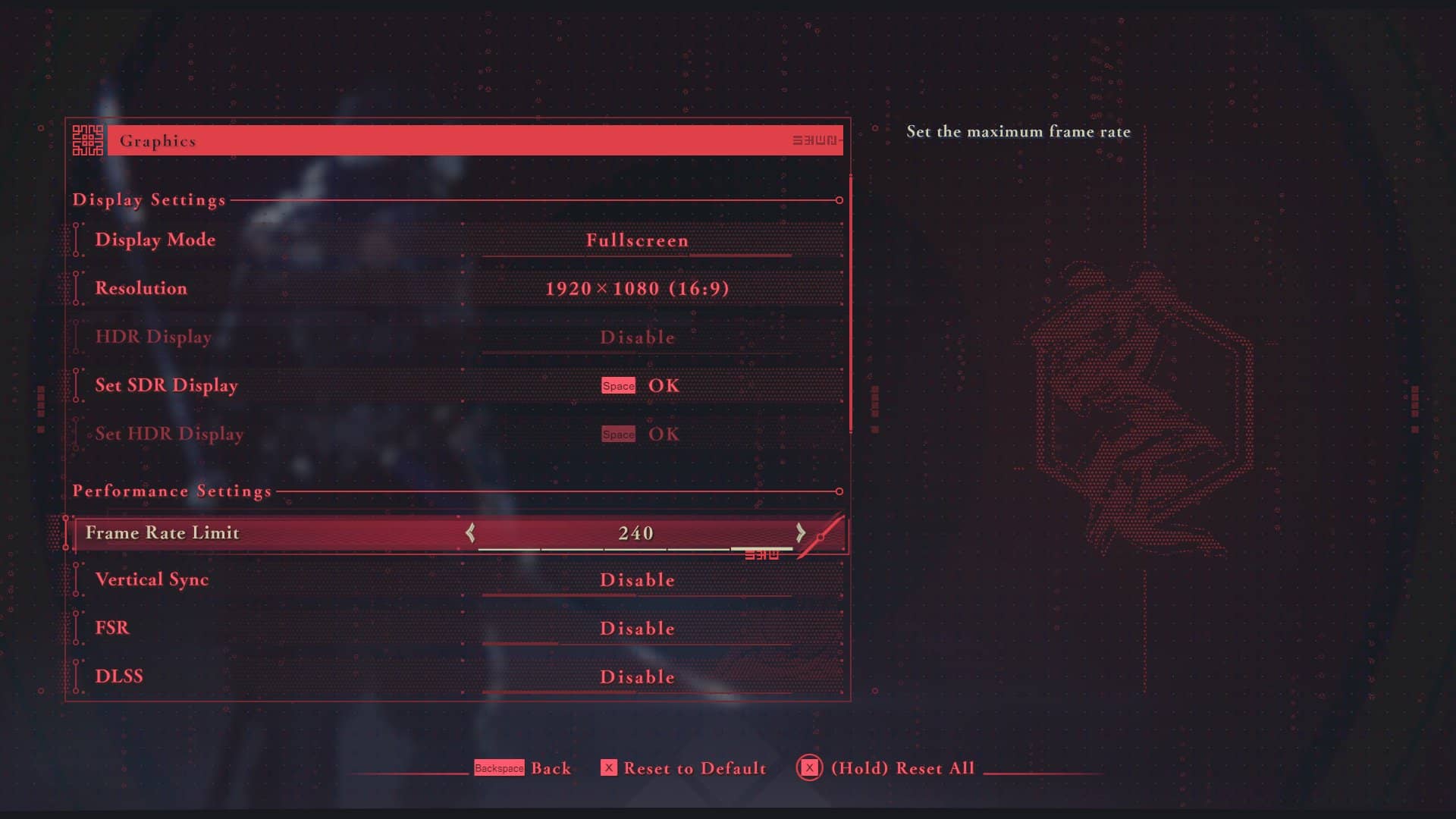The height and width of the screenshot is (819, 1456).
Task: Select the Display Mode setting row
Action: coord(155,240)
